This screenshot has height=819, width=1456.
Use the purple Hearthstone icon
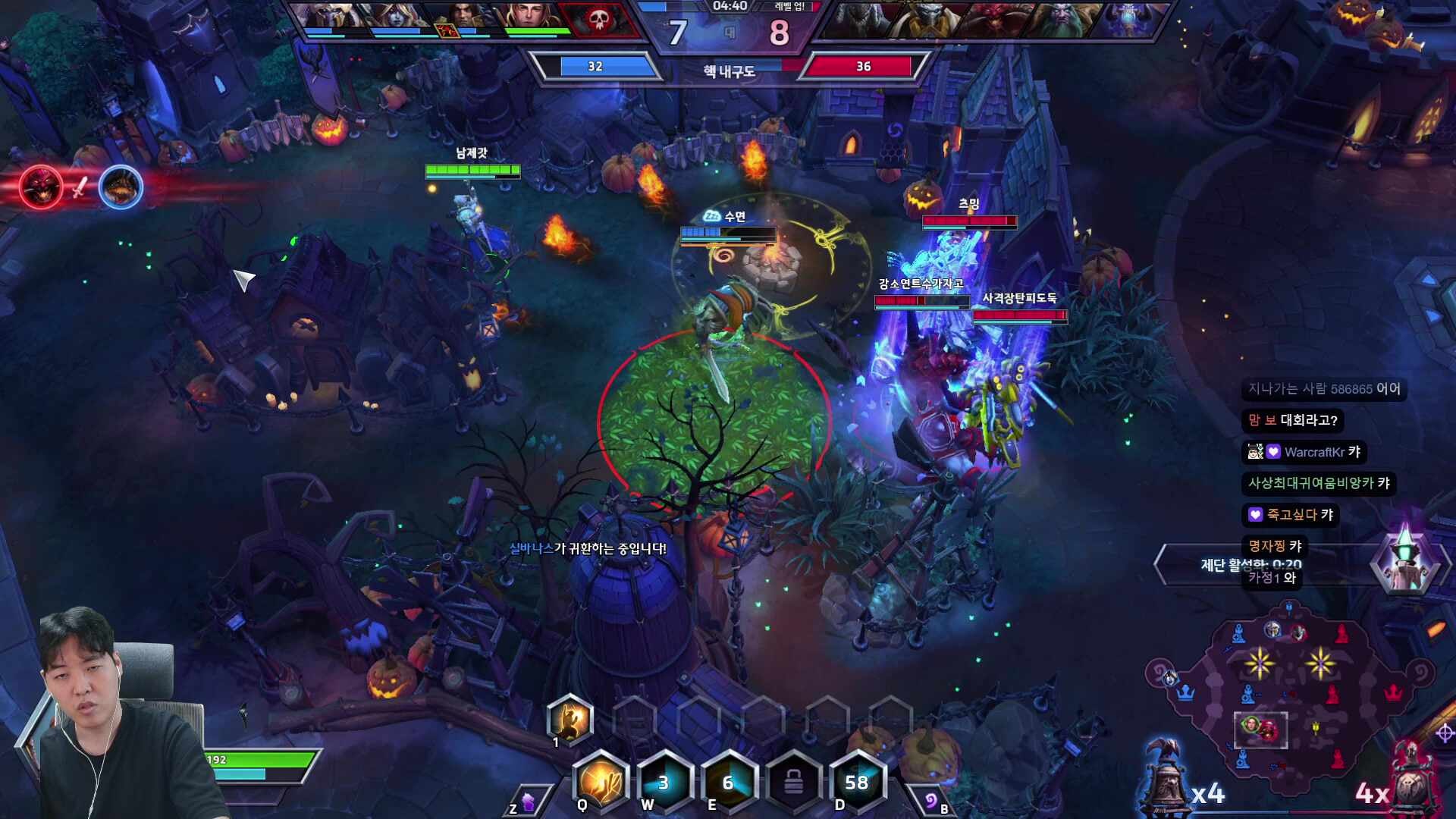pos(930,801)
